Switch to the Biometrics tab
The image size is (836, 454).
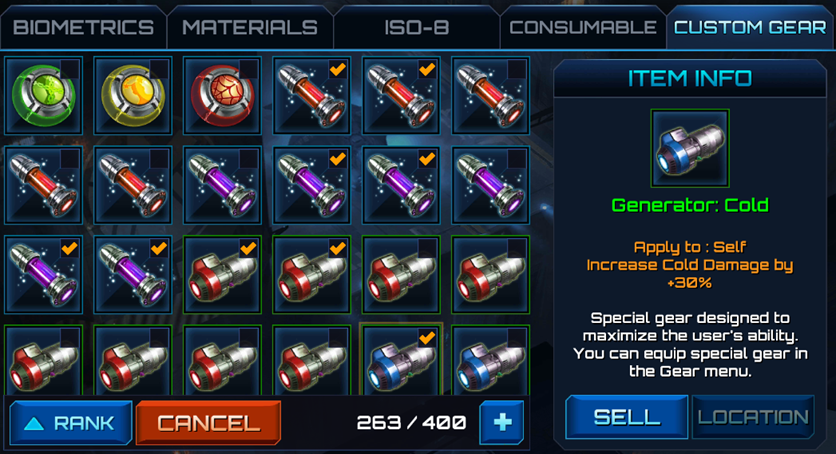[83, 27]
